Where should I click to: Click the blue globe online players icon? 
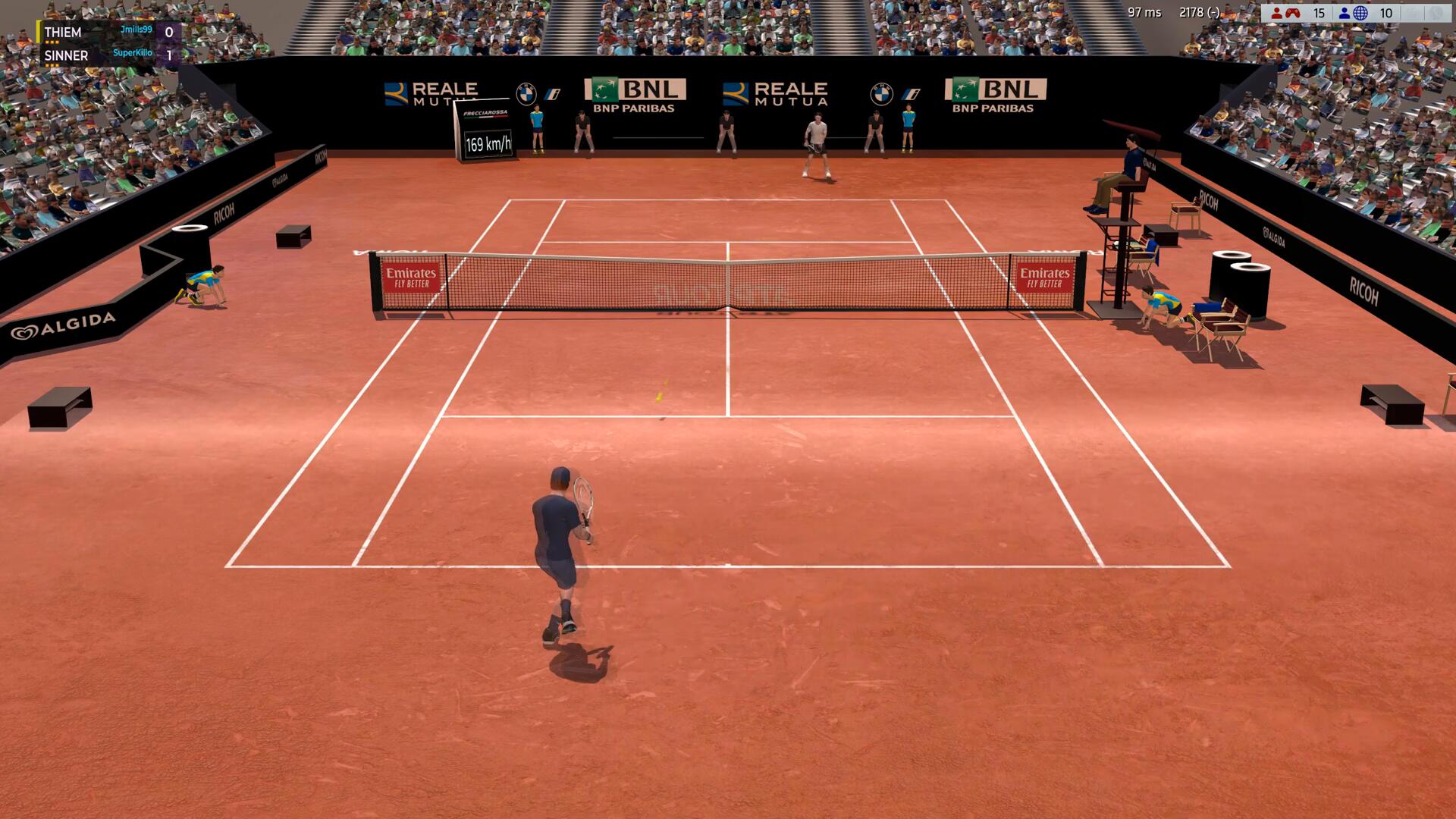pos(1360,13)
